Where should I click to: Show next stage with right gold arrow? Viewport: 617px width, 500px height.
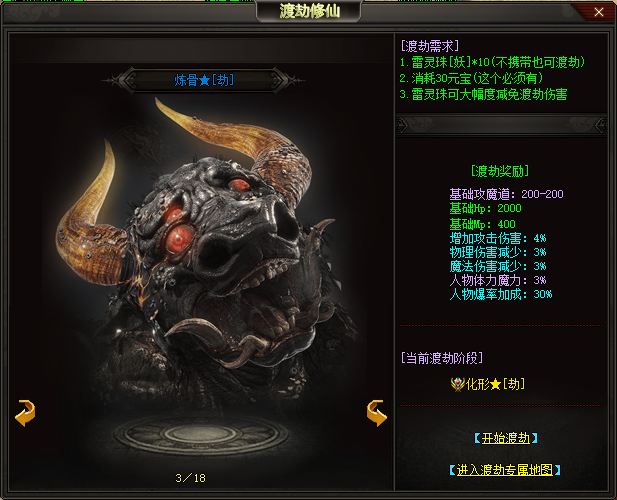376,412
